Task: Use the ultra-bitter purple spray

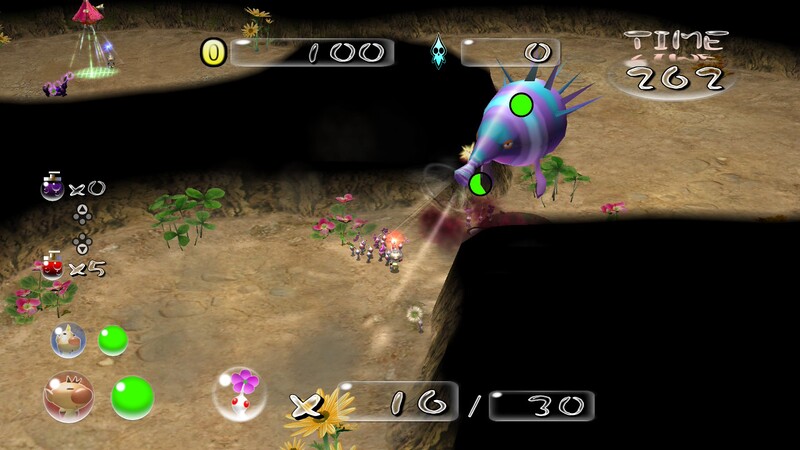Action: point(51,187)
